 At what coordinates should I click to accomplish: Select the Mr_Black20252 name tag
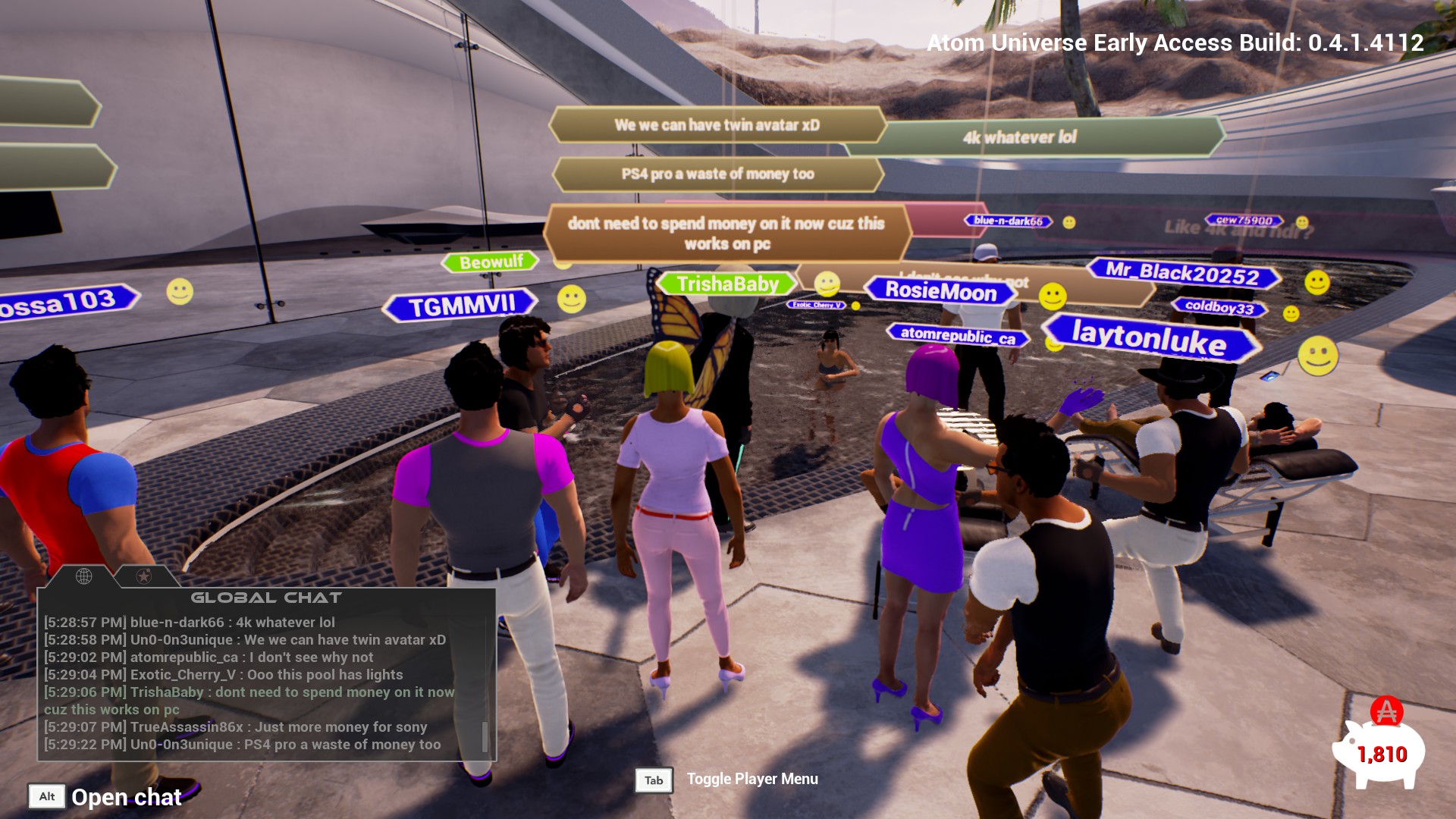[x=1181, y=273]
